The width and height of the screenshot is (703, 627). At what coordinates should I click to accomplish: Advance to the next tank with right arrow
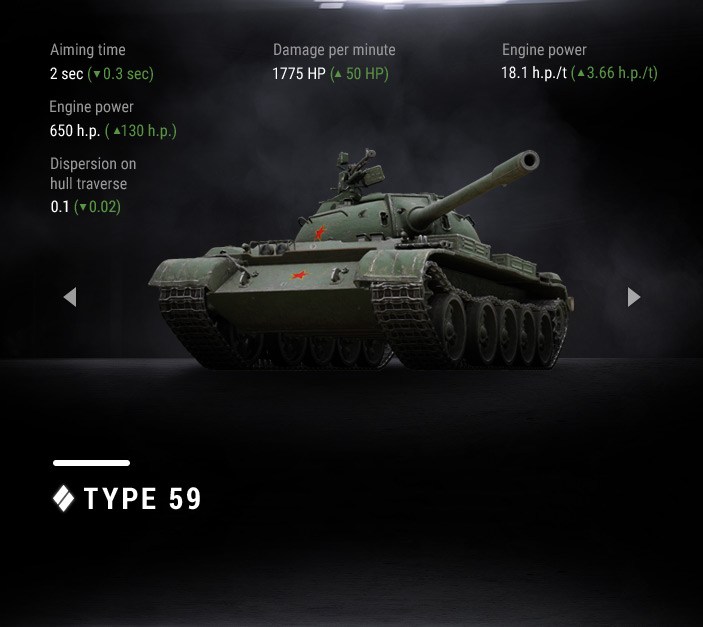tap(633, 297)
